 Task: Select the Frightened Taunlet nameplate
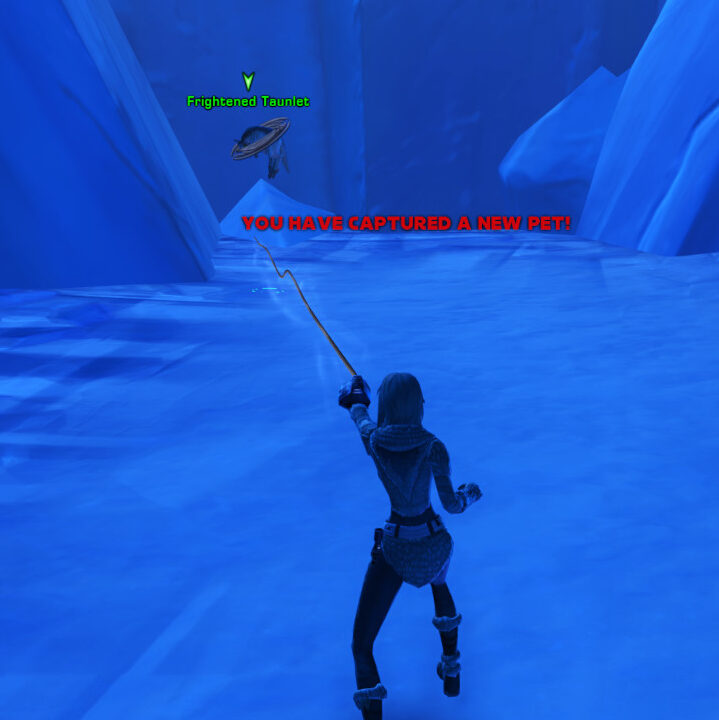tap(248, 101)
